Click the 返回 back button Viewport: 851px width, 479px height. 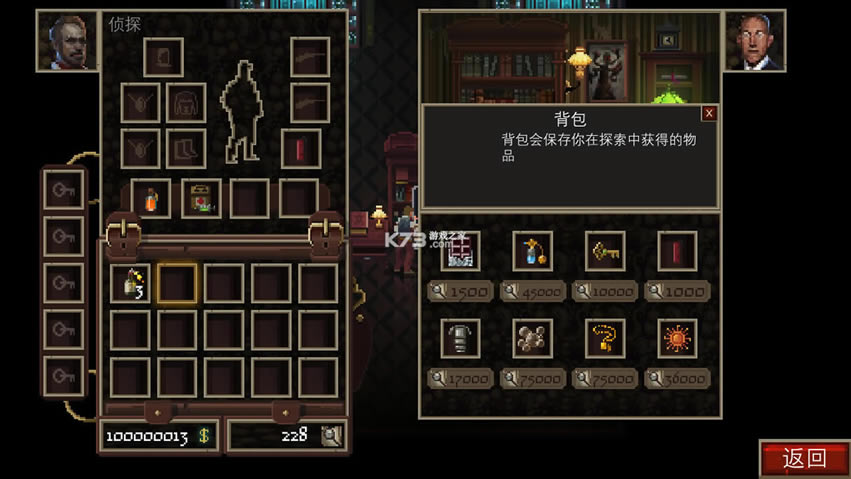click(804, 459)
